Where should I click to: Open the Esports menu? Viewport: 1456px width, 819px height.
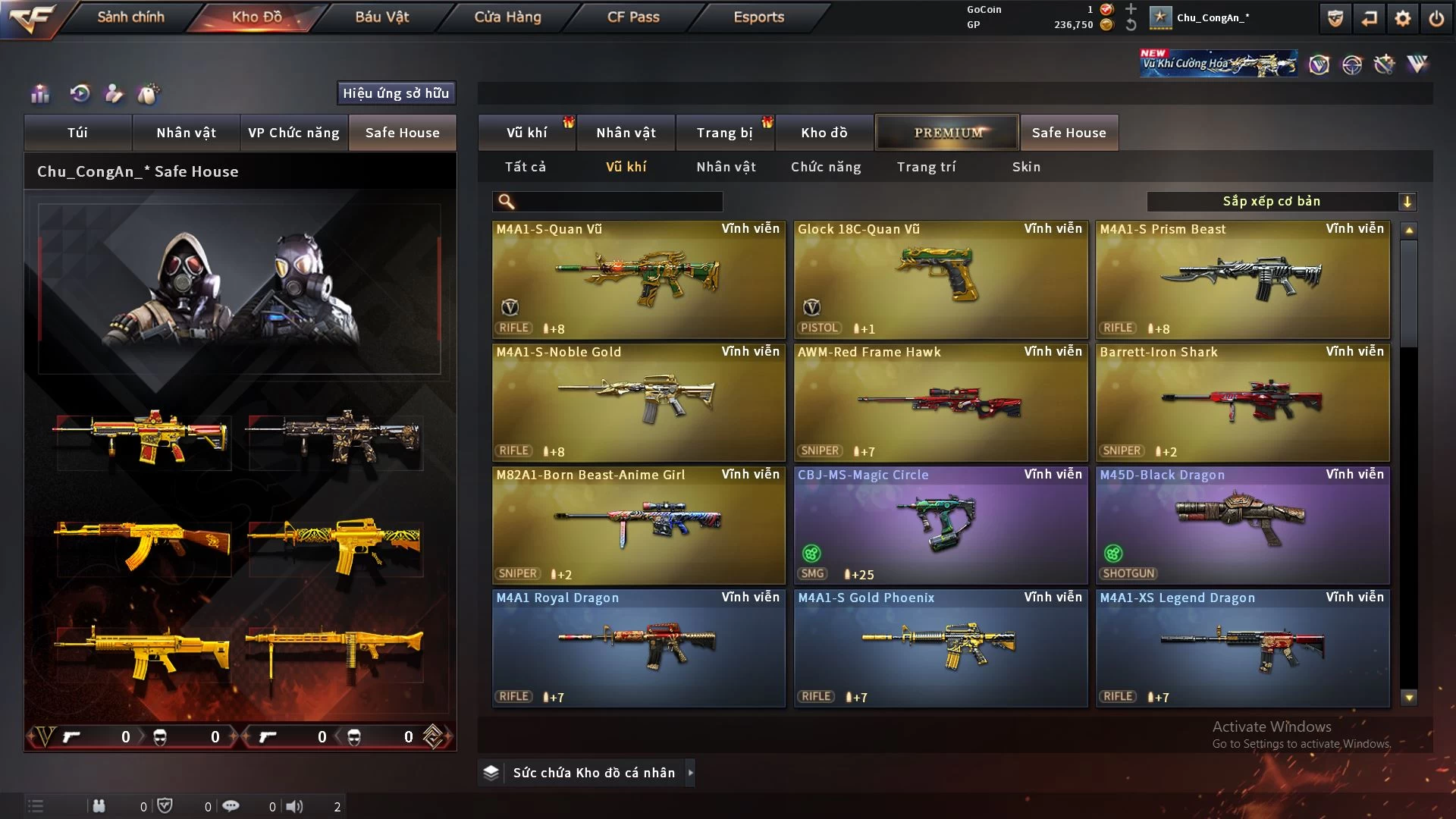tap(758, 17)
